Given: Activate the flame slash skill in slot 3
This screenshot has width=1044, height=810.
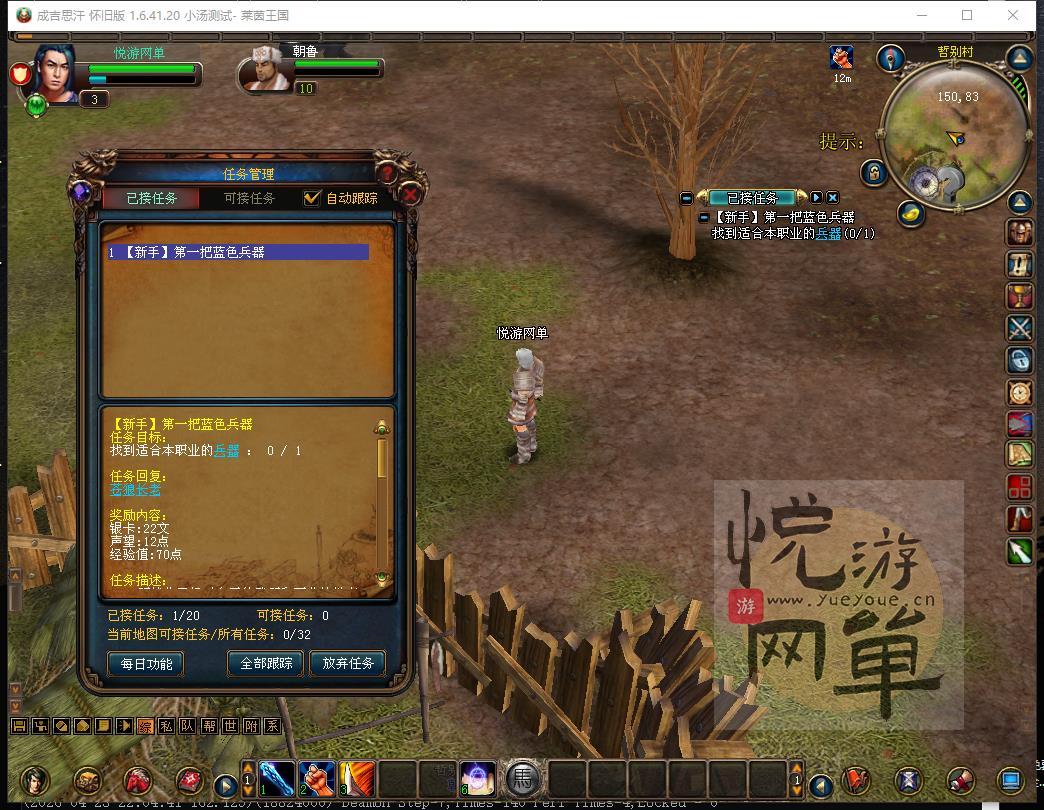Looking at the screenshot, I should pyautogui.click(x=357, y=778).
